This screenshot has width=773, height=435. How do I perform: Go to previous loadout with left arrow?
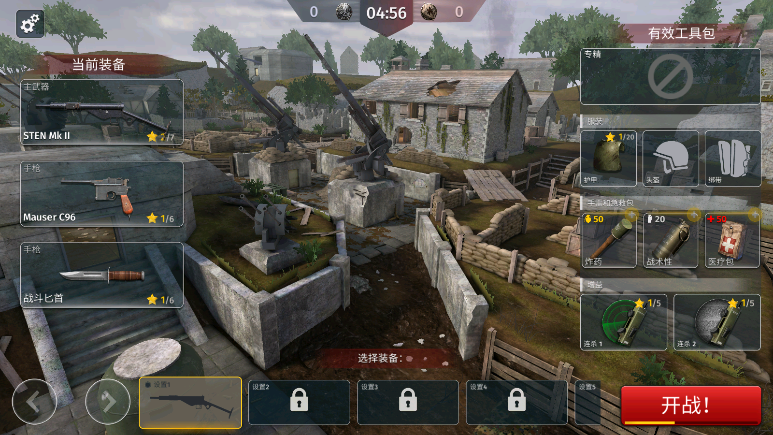click(34, 403)
